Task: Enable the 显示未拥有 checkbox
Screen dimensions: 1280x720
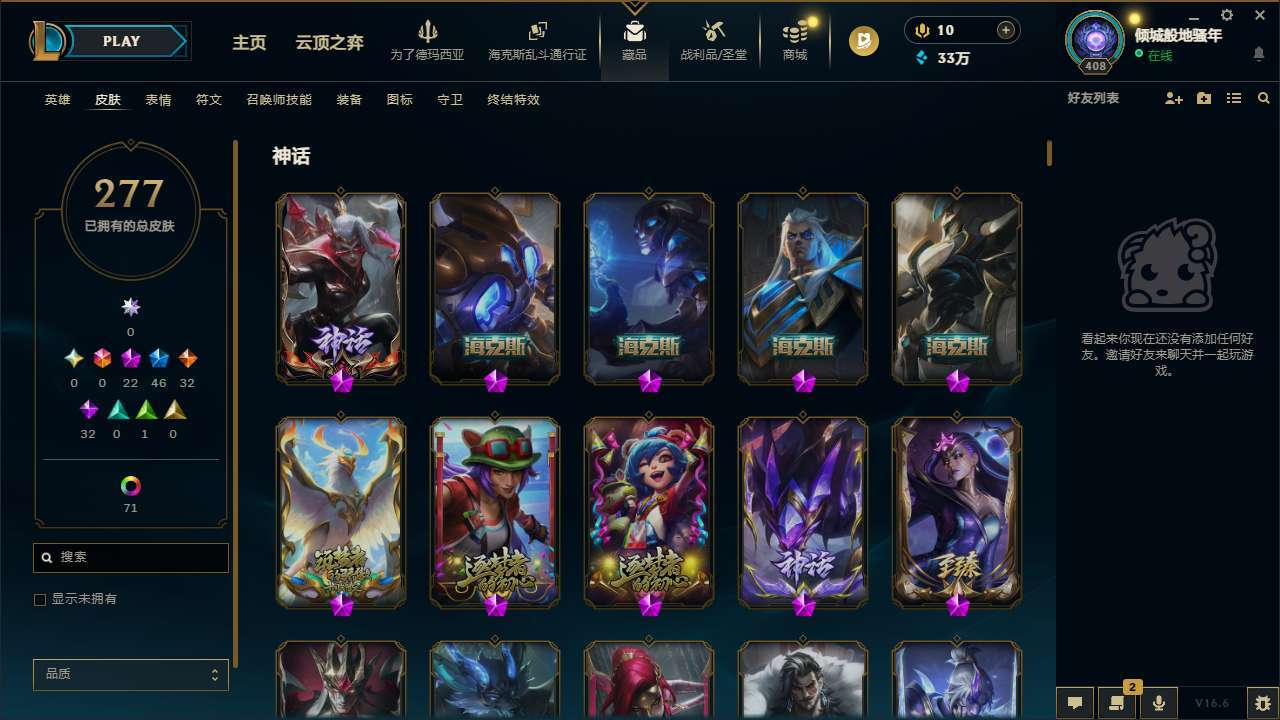Action: tap(40, 599)
